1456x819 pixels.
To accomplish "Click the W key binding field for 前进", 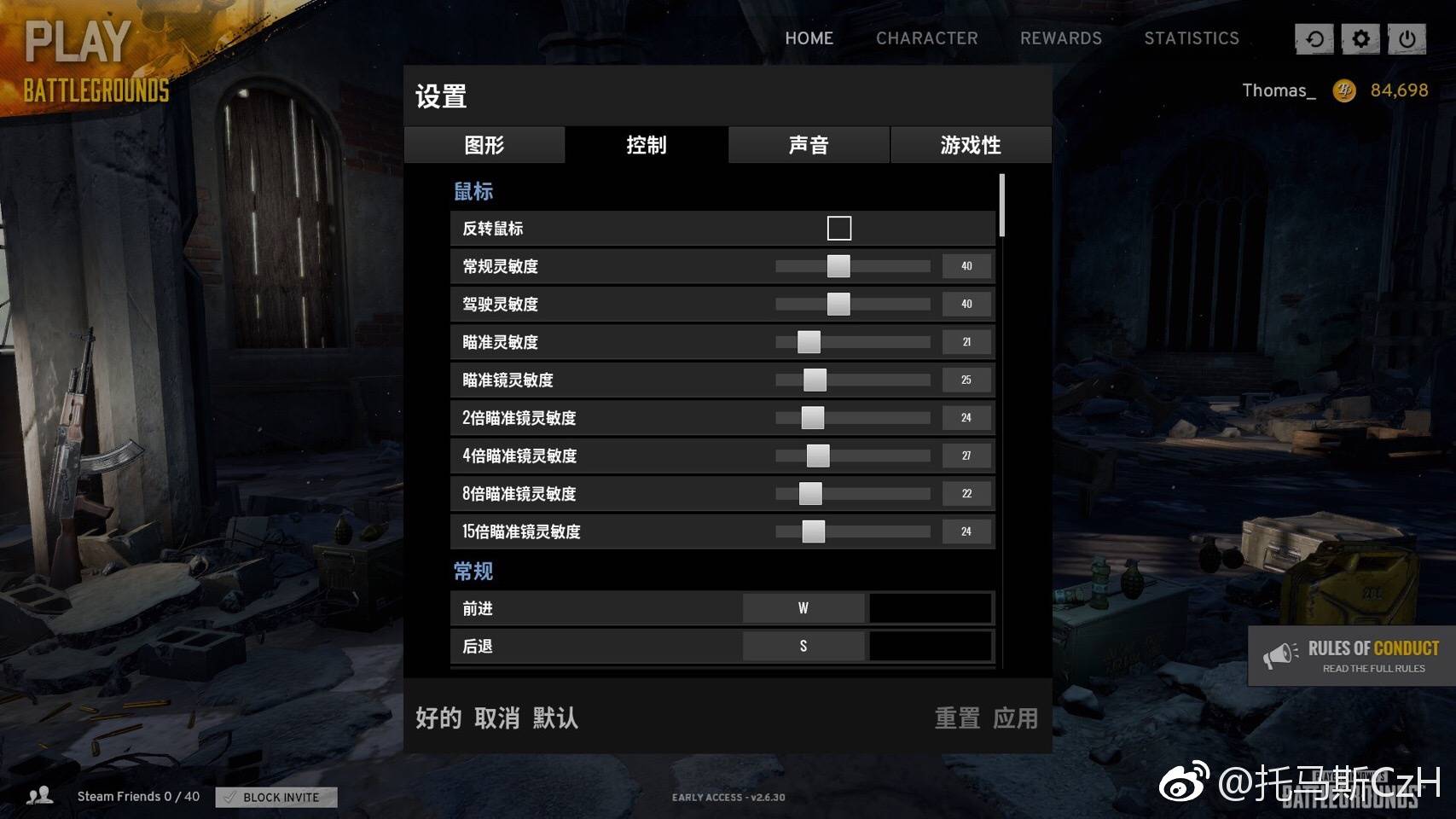I will (x=803, y=607).
